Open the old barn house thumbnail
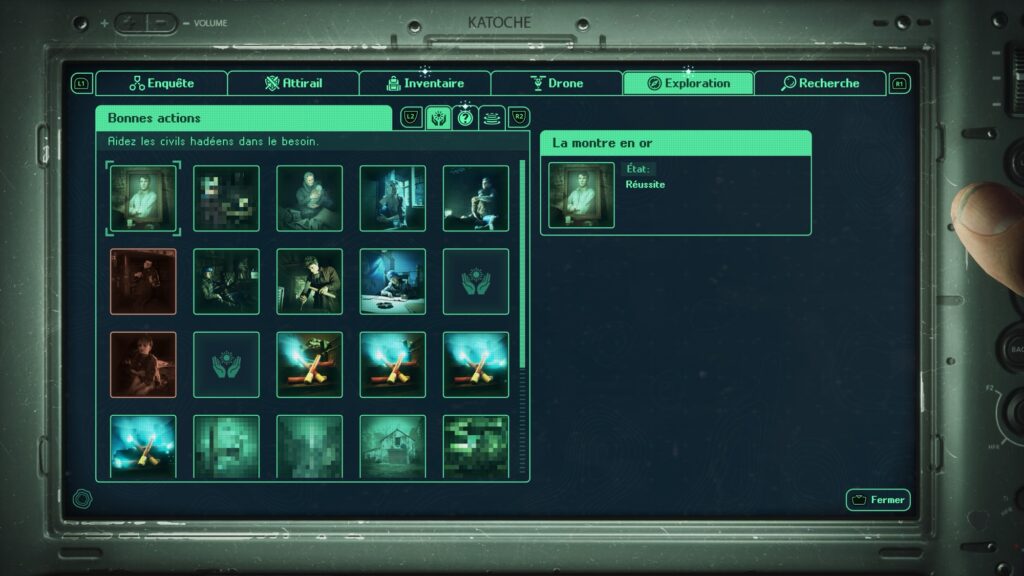This screenshot has height=576, width=1024. tap(392, 446)
